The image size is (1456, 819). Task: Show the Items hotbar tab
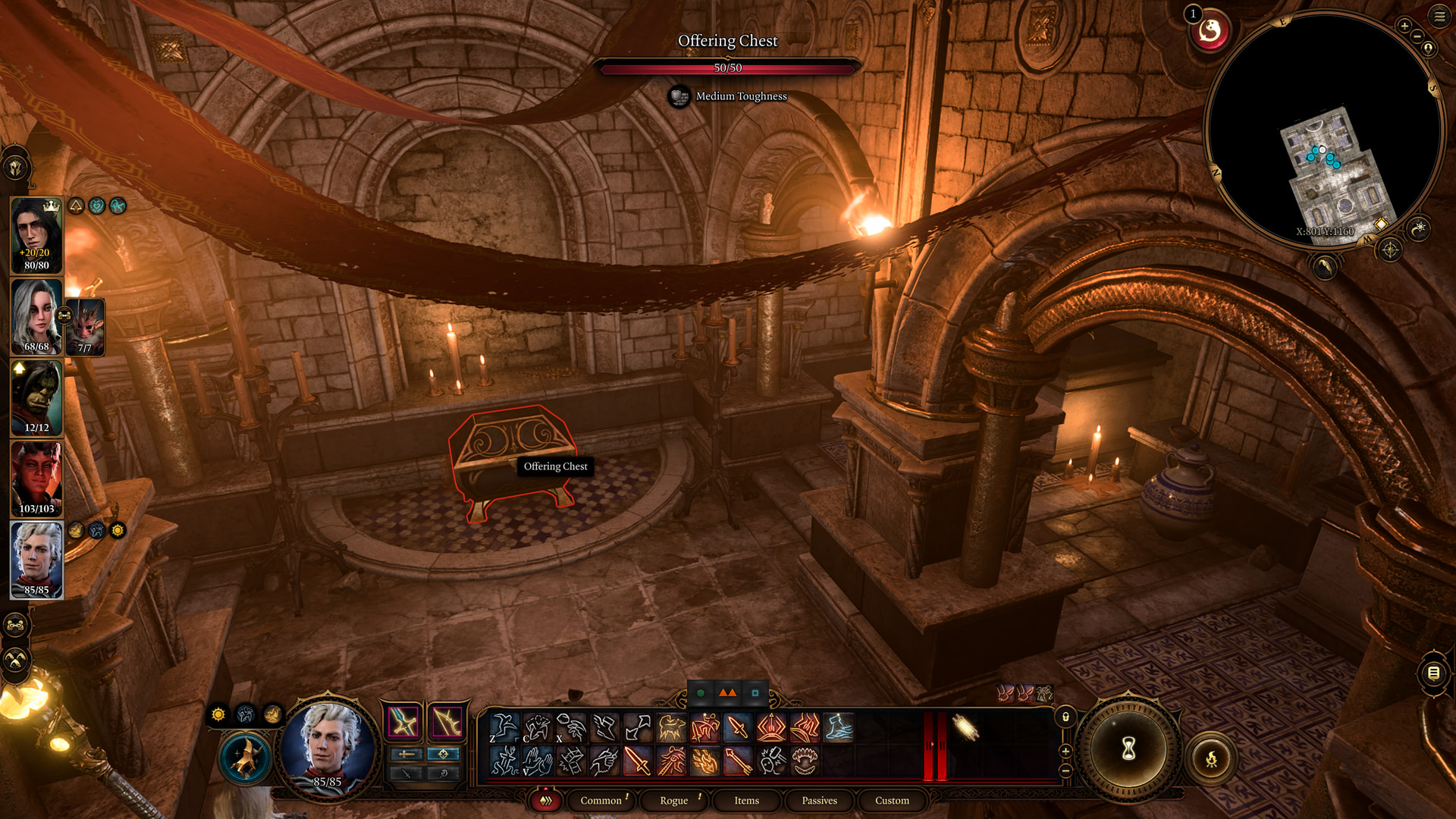pyautogui.click(x=746, y=801)
